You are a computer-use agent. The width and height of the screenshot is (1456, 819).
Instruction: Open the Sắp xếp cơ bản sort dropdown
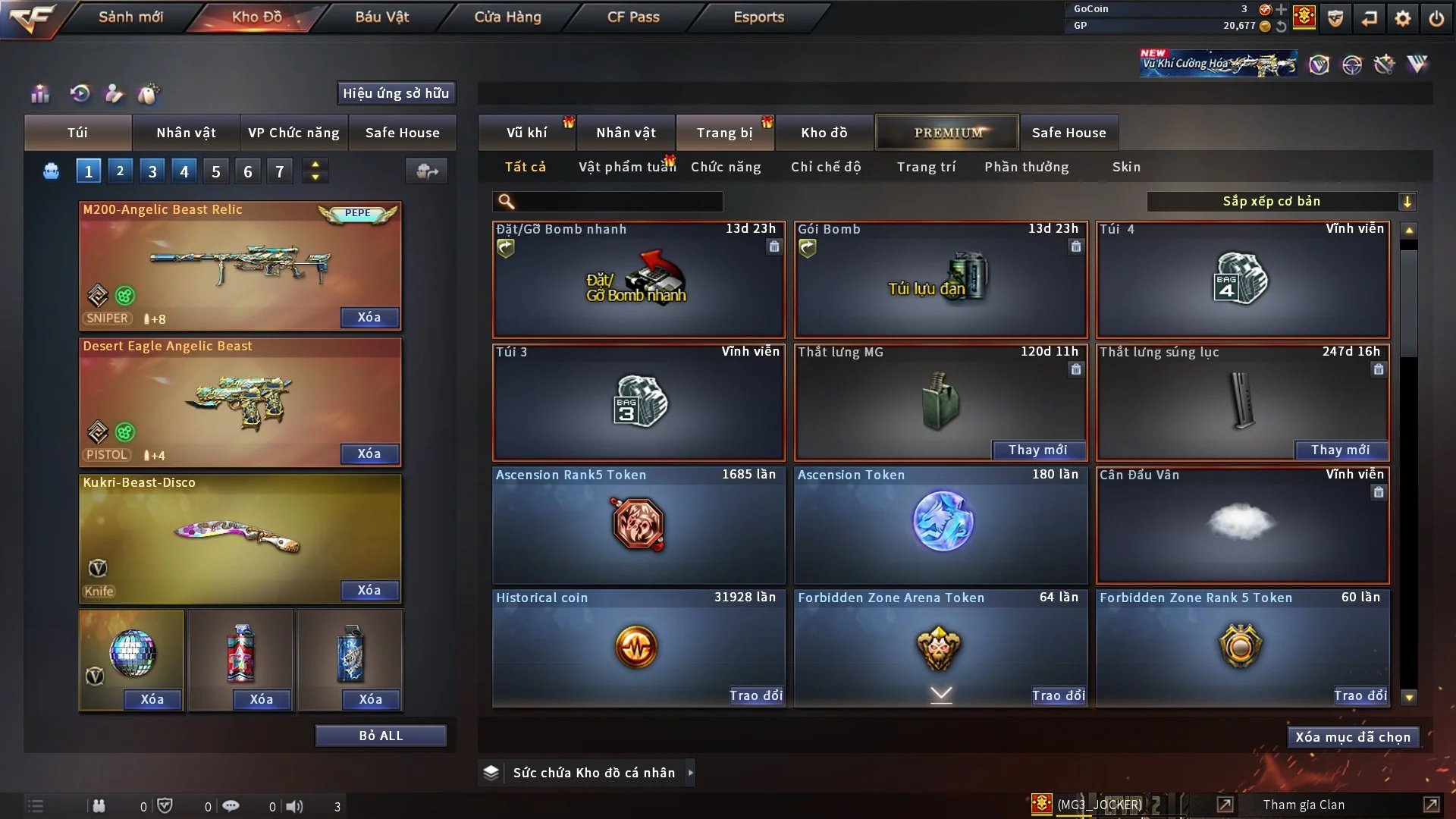[x=1281, y=202]
